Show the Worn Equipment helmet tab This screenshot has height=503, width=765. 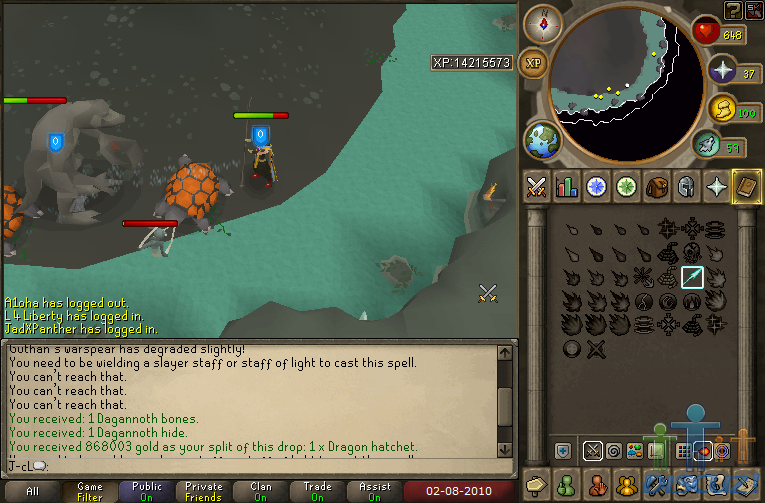pos(687,186)
